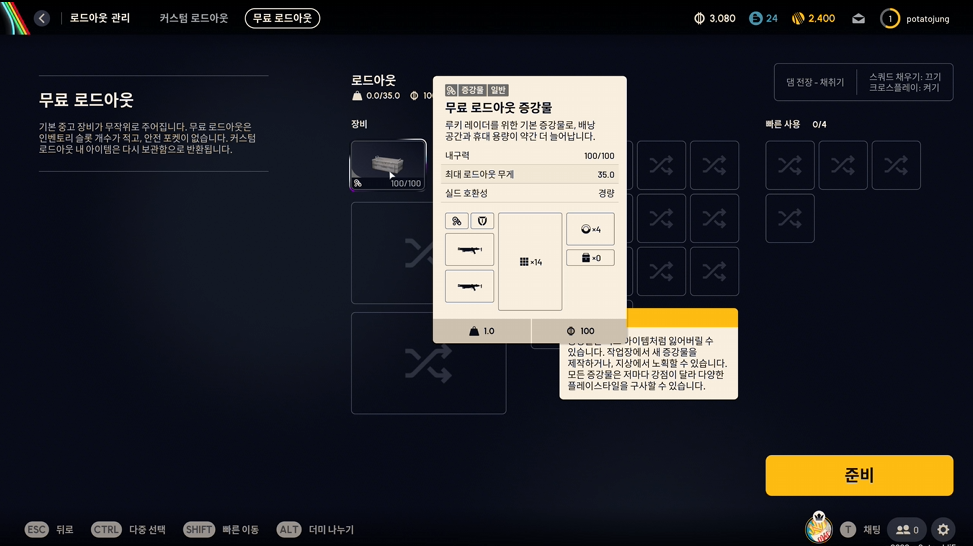Open the 댐 전장 map and squad settings panel
This screenshot has width=973, height=546.
click(x=863, y=82)
